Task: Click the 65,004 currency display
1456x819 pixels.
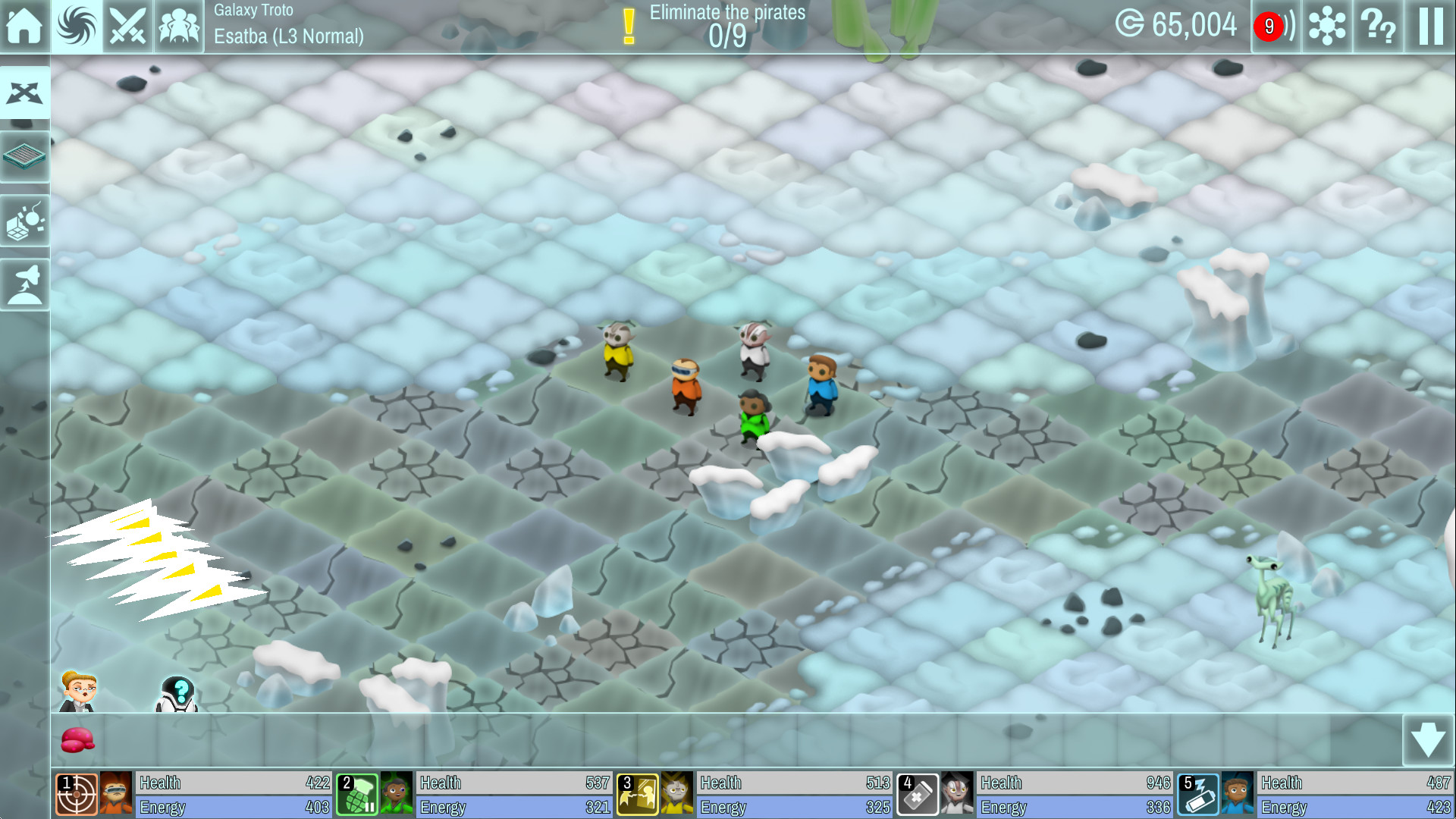Action: (x=1178, y=25)
